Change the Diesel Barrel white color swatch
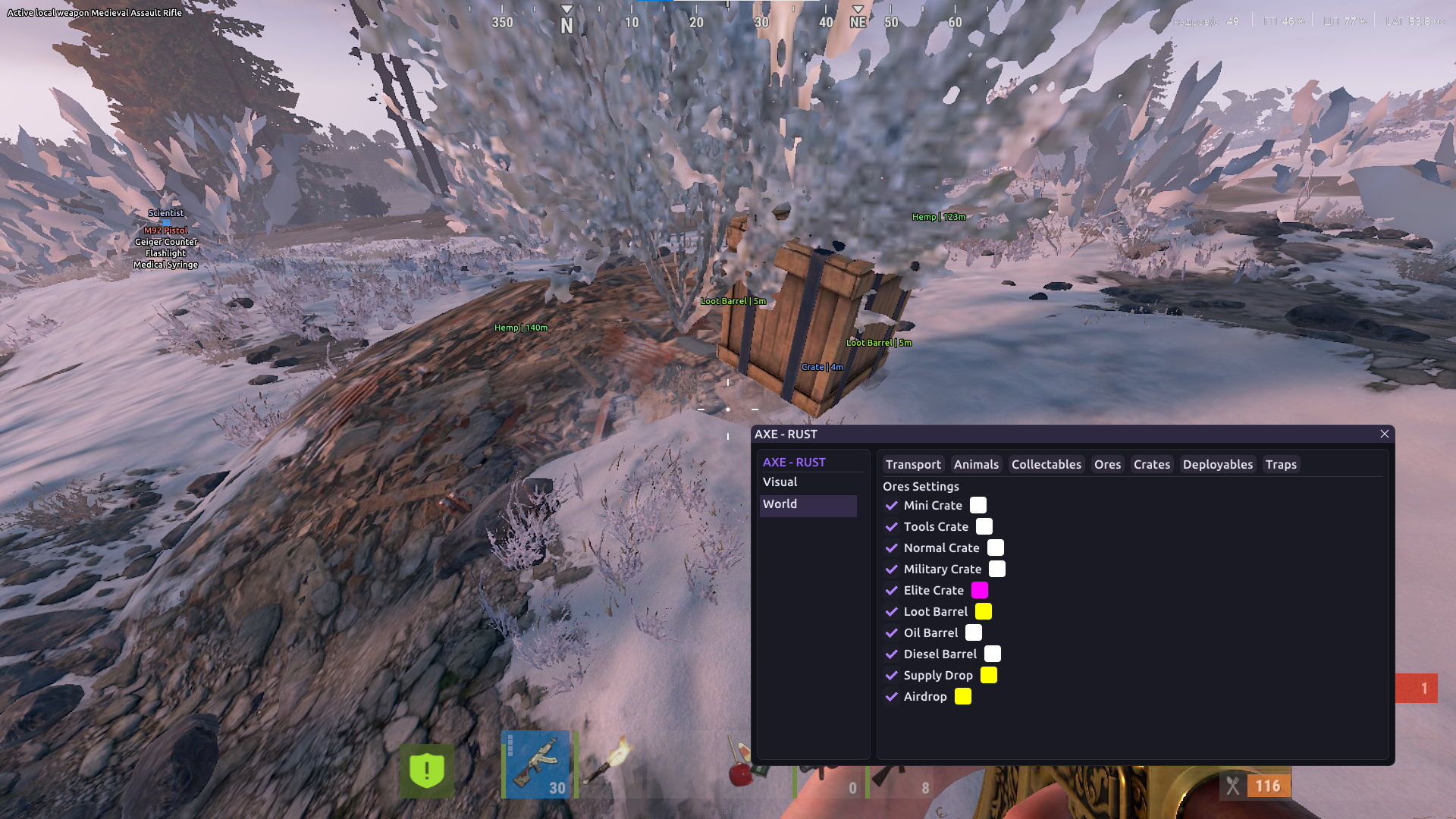 [x=993, y=654]
